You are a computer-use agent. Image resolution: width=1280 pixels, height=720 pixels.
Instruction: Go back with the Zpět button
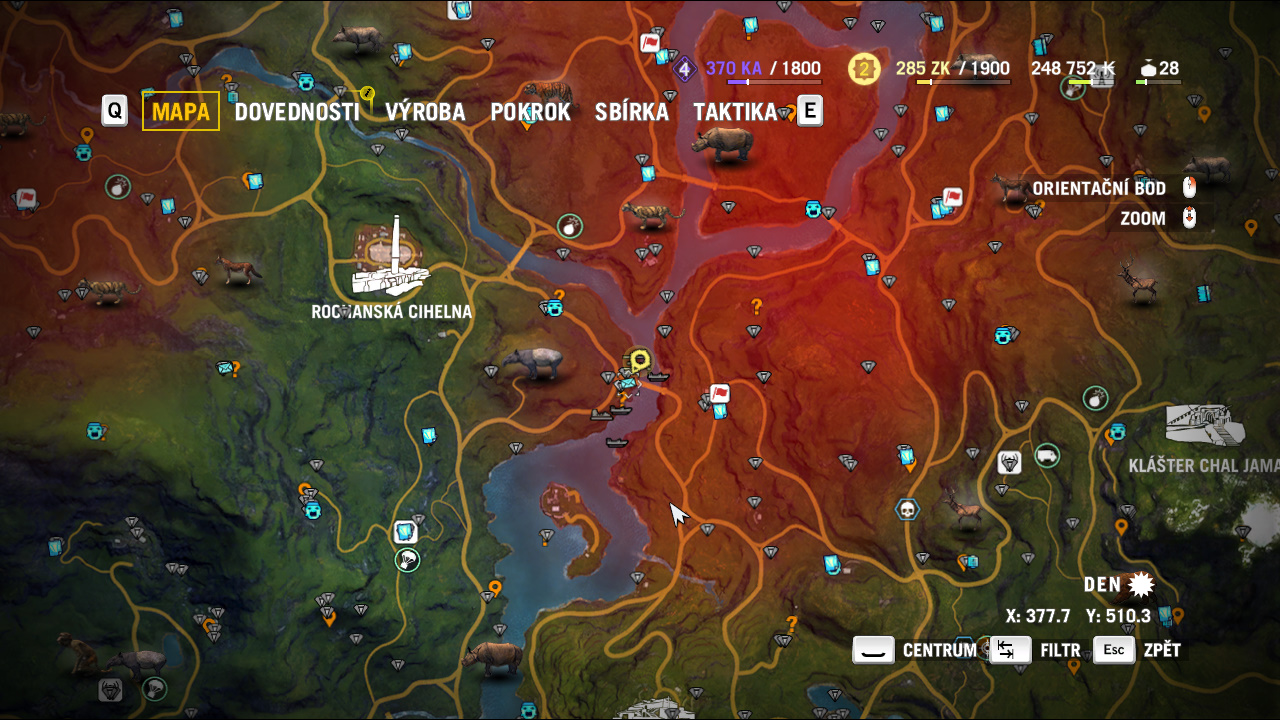tap(1138, 650)
